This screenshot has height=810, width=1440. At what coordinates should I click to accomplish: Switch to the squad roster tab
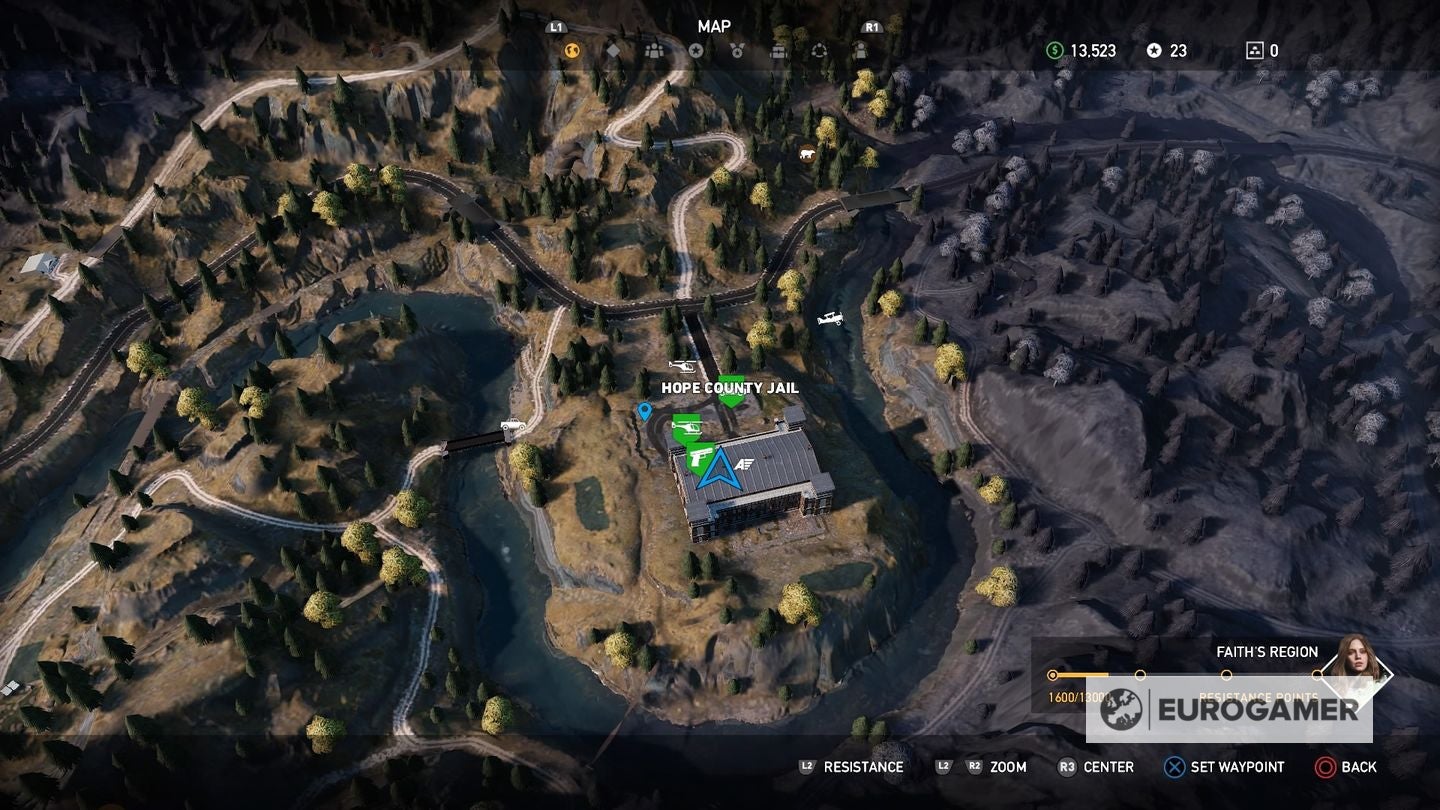[x=653, y=50]
